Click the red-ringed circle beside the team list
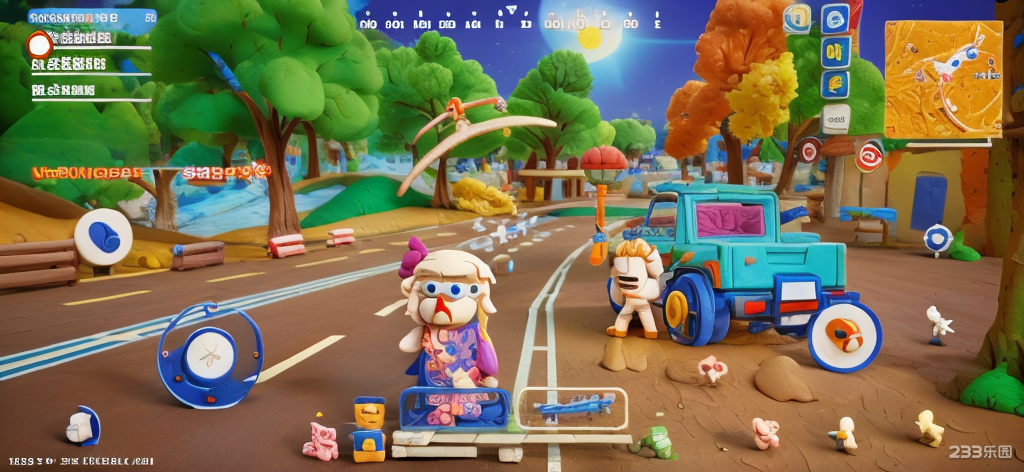The height and width of the screenshot is (472, 1024). click(x=40, y=44)
